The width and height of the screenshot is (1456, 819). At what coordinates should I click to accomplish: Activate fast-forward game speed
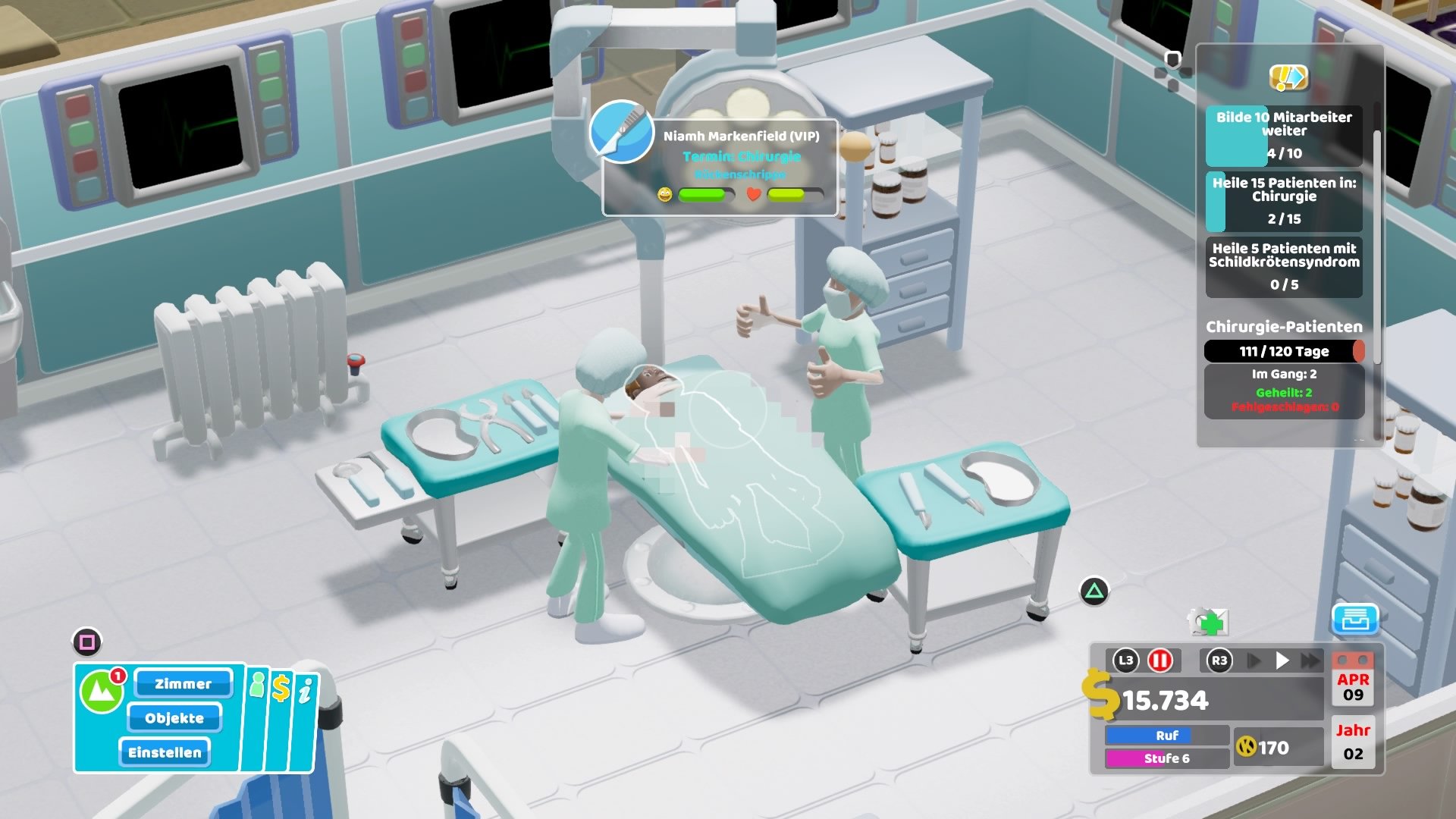pyautogui.click(x=1309, y=660)
